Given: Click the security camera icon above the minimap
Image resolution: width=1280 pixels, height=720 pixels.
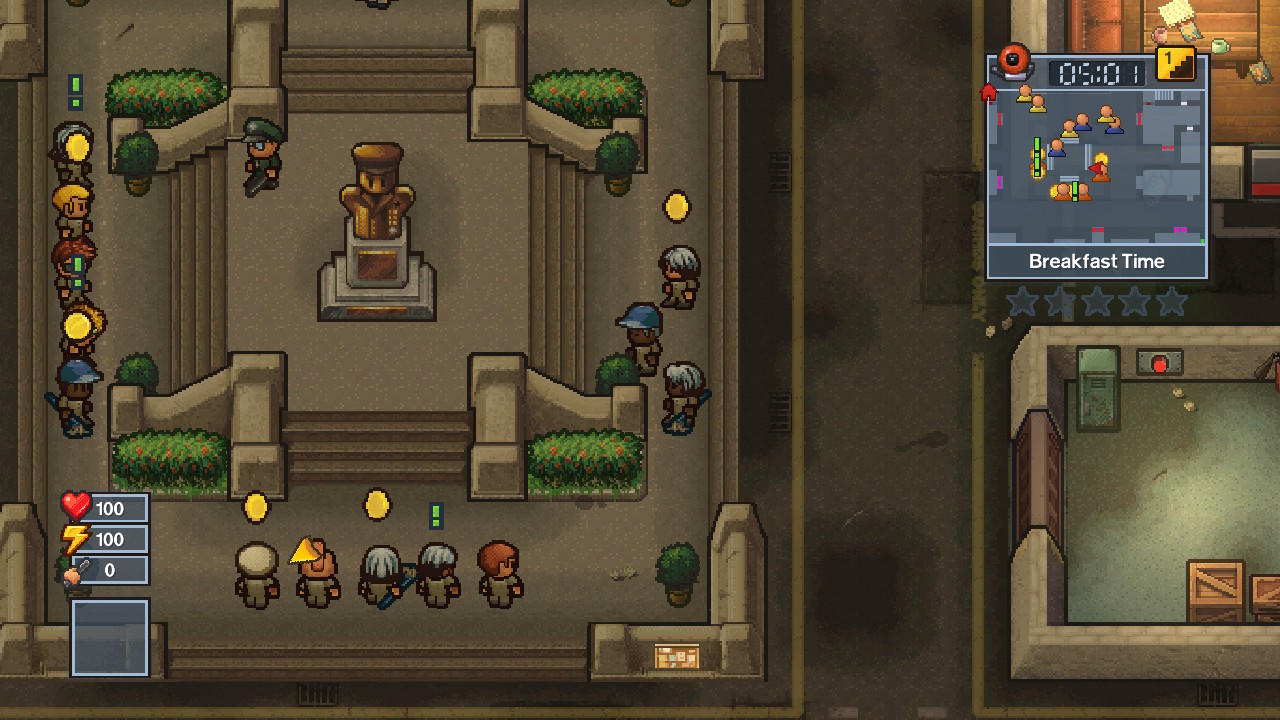Looking at the screenshot, I should pos(1012,63).
